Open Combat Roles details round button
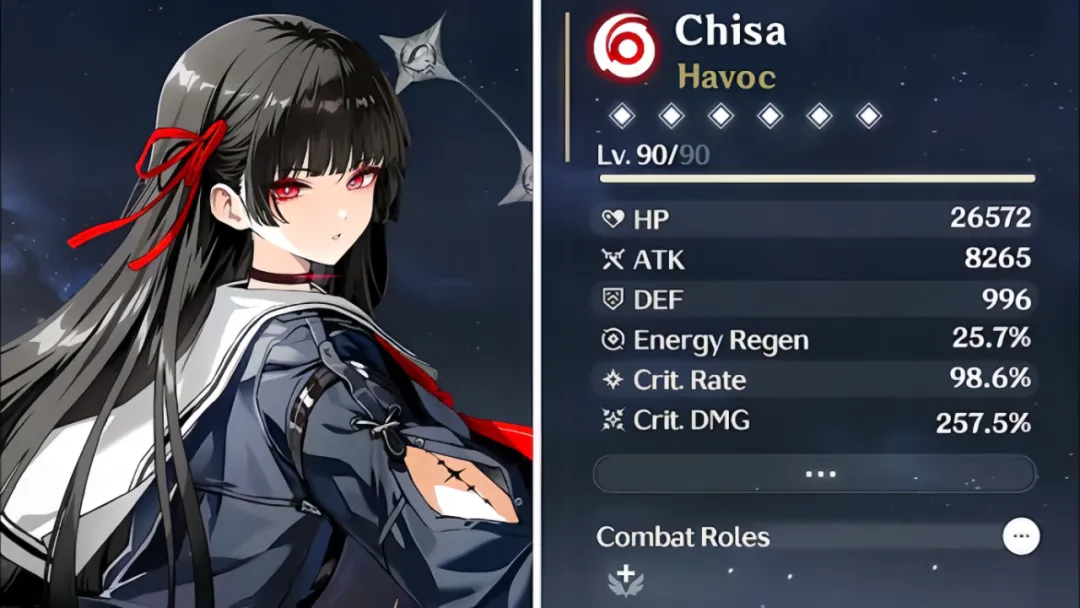Image resolution: width=1080 pixels, height=608 pixels. [1021, 537]
